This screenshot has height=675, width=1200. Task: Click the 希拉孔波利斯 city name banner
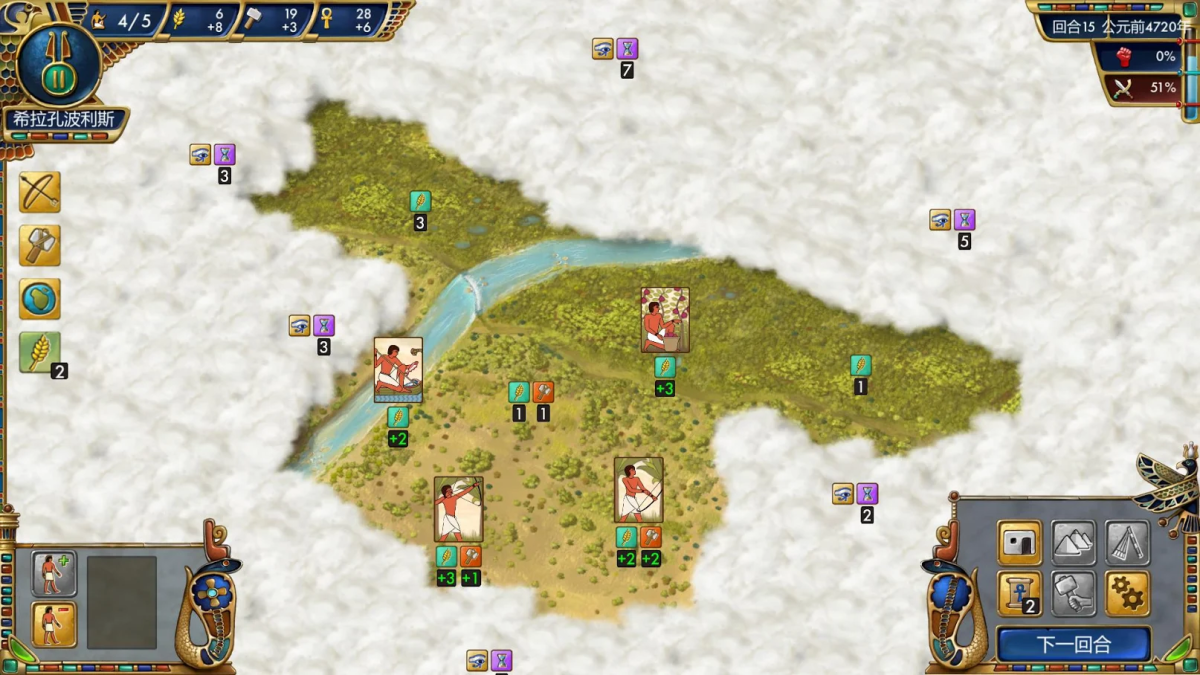coord(64,119)
